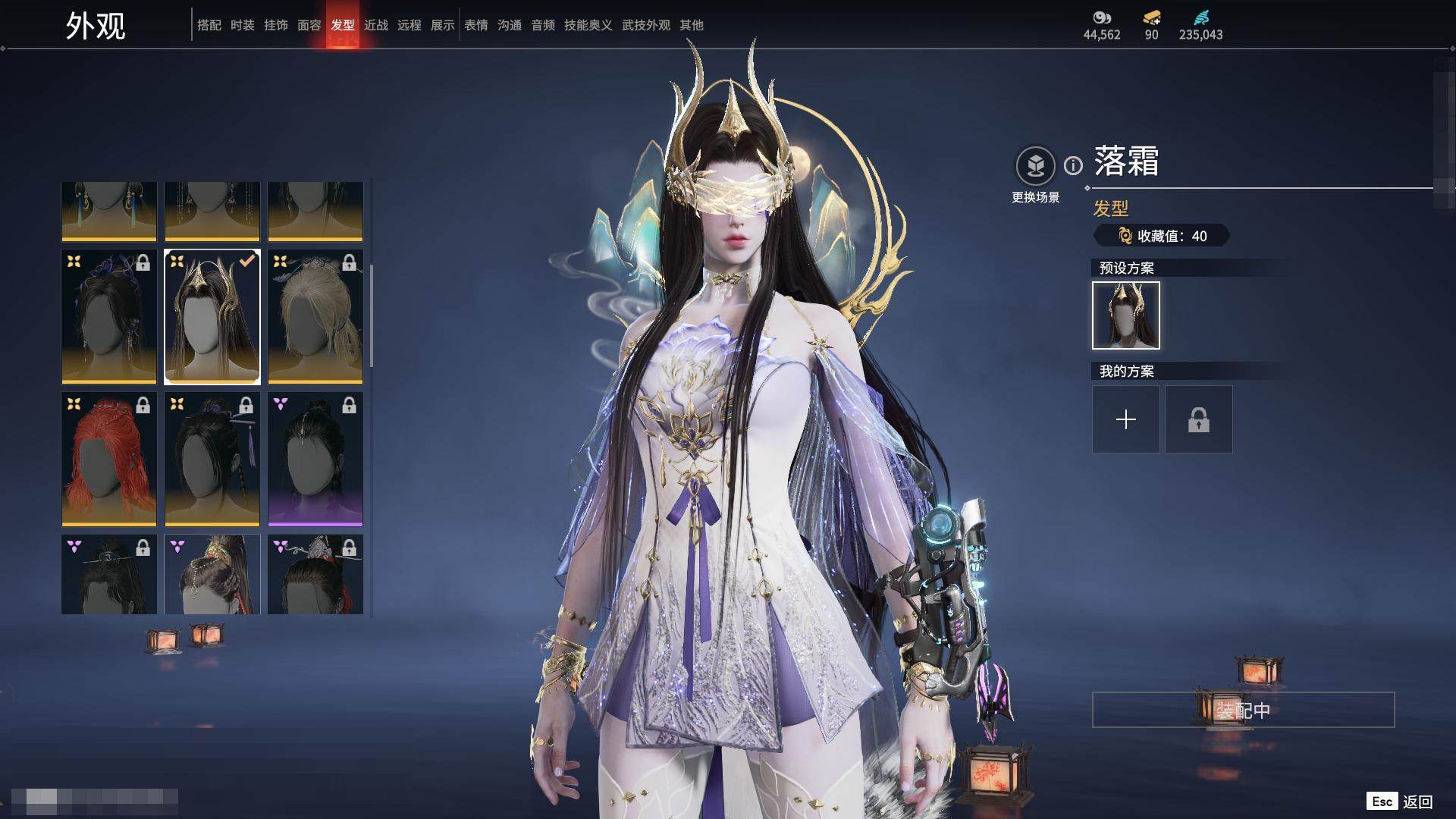
Task: Select the preset scheme thumbnail under 预设方案
Action: 1125,315
